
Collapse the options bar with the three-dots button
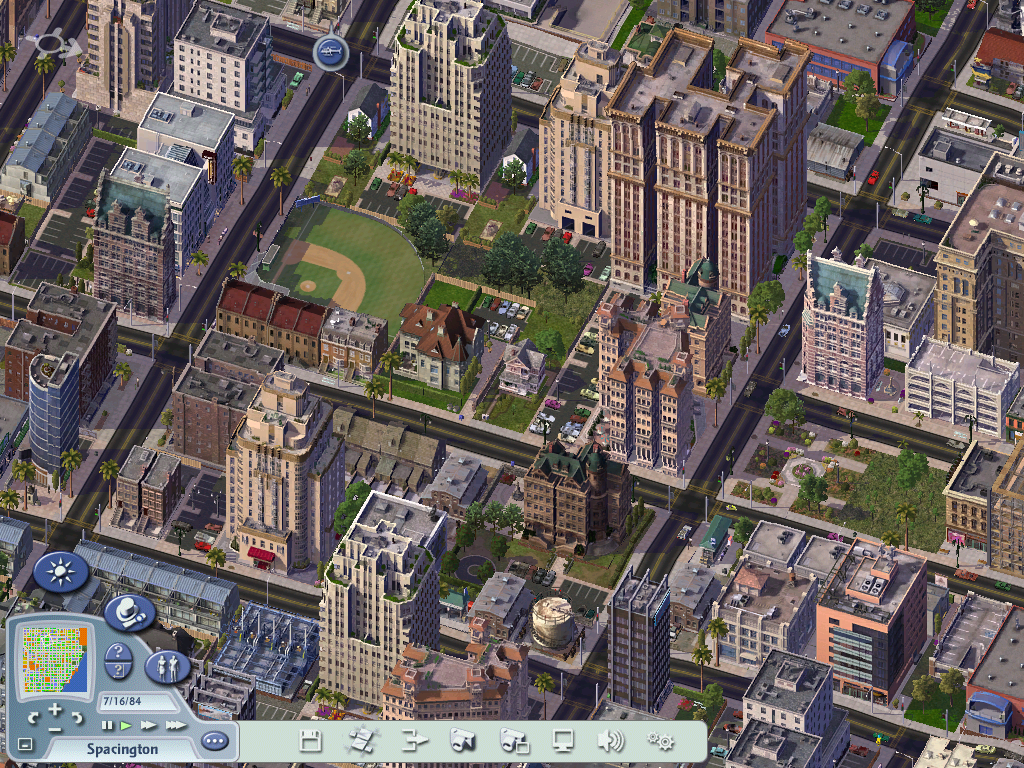[x=214, y=742]
